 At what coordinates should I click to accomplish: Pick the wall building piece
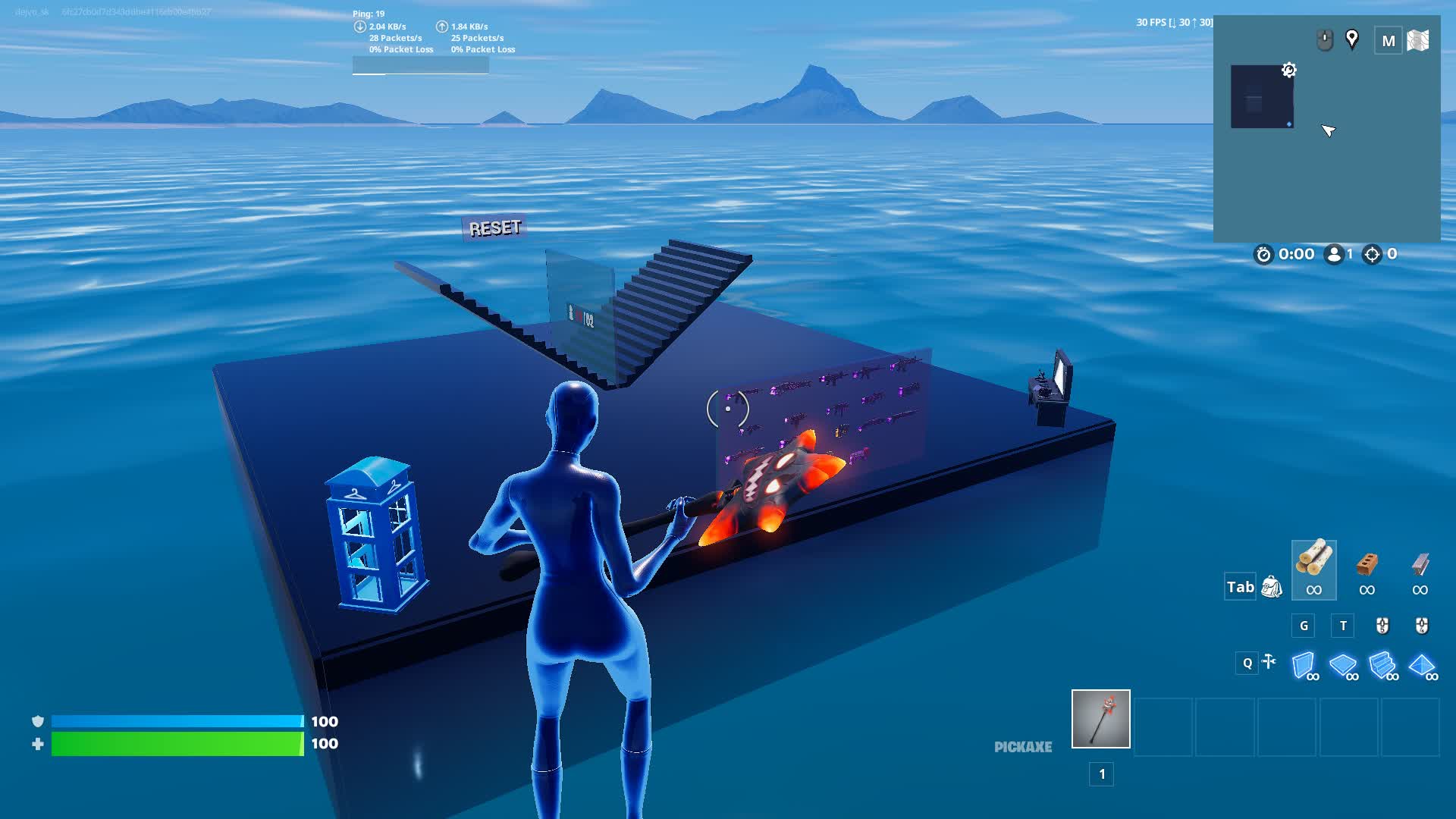(x=1304, y=666)
